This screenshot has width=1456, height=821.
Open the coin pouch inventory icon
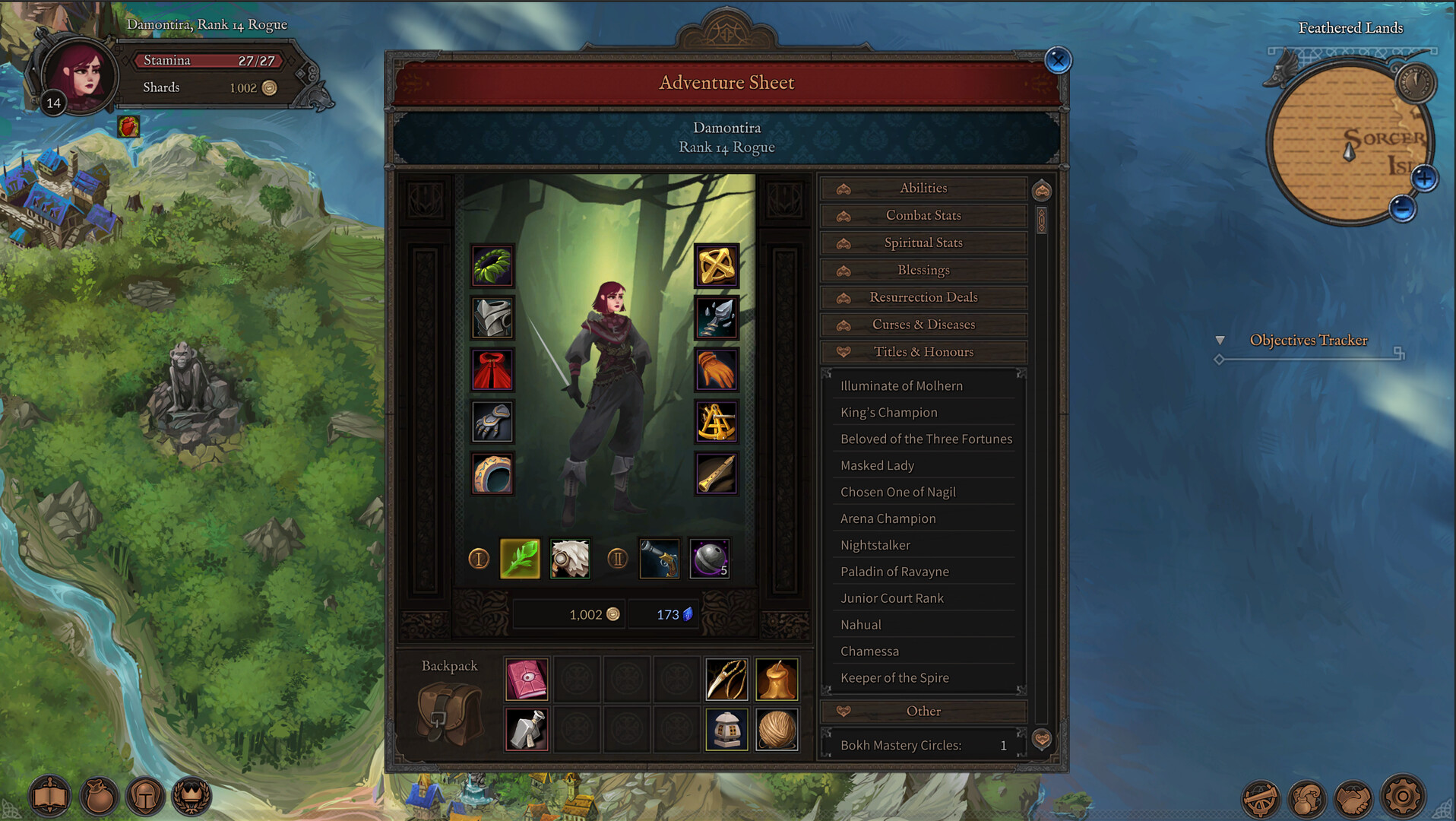coord(97,796)
